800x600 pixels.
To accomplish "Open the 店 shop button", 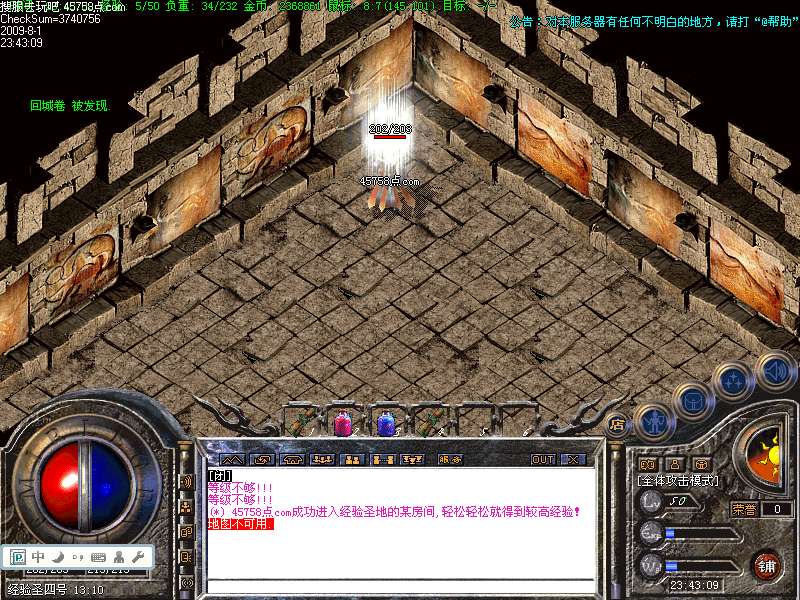I will (x=617, y=423).
